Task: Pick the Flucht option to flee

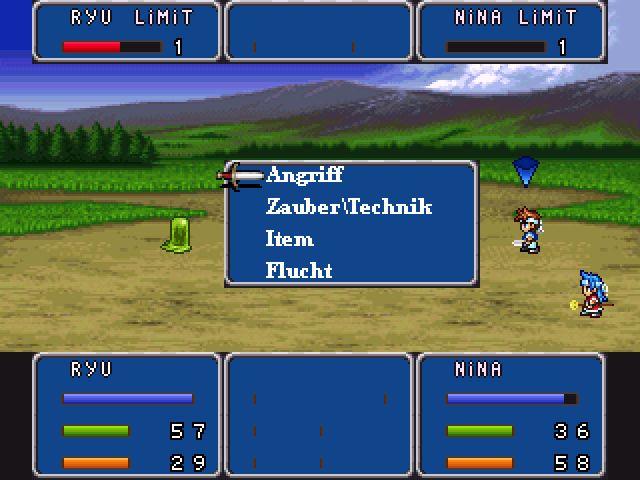Action: [299, 270]
